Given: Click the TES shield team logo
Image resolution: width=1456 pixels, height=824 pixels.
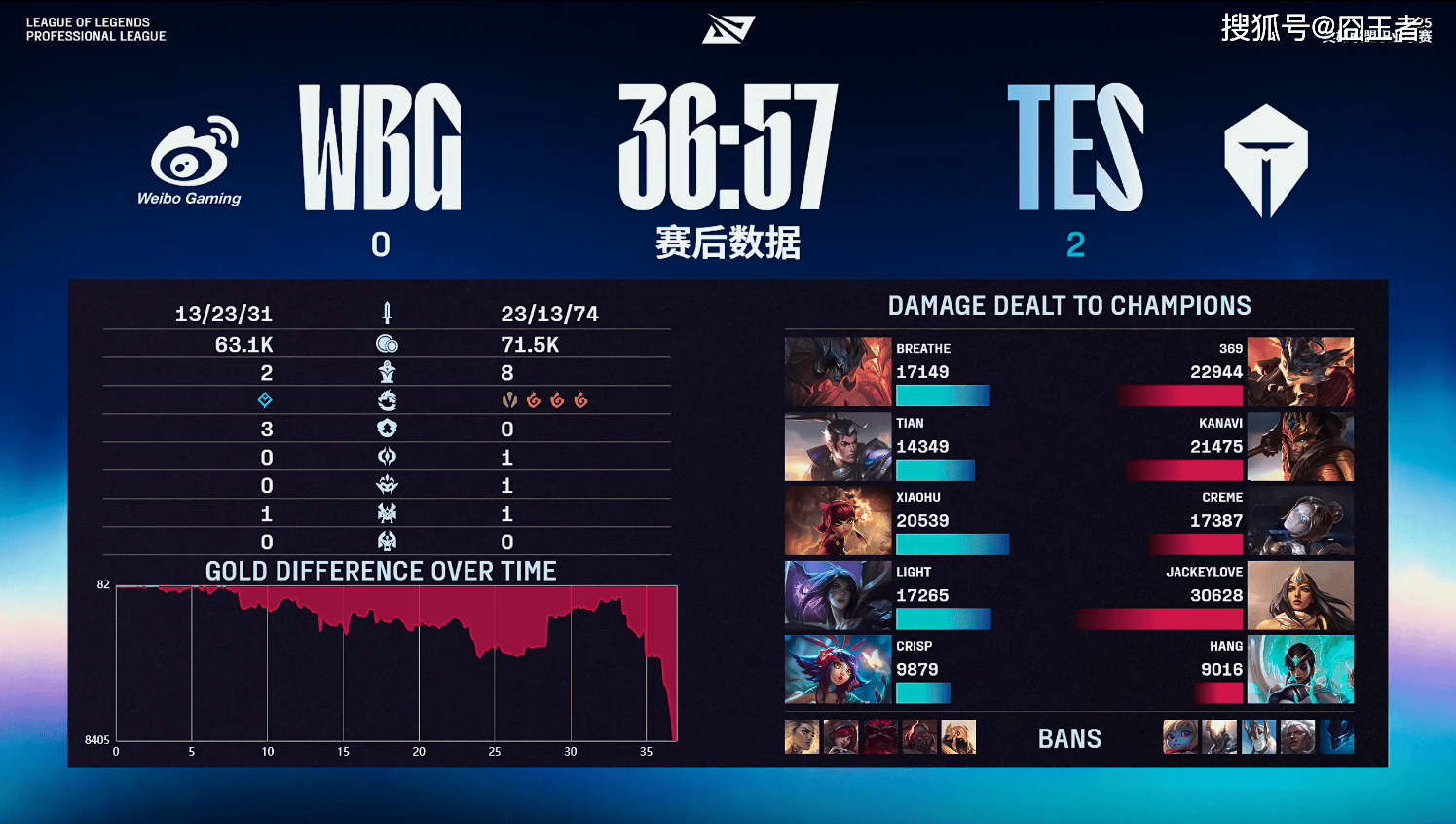Looking at the screenshot, I should (1265, 160).
